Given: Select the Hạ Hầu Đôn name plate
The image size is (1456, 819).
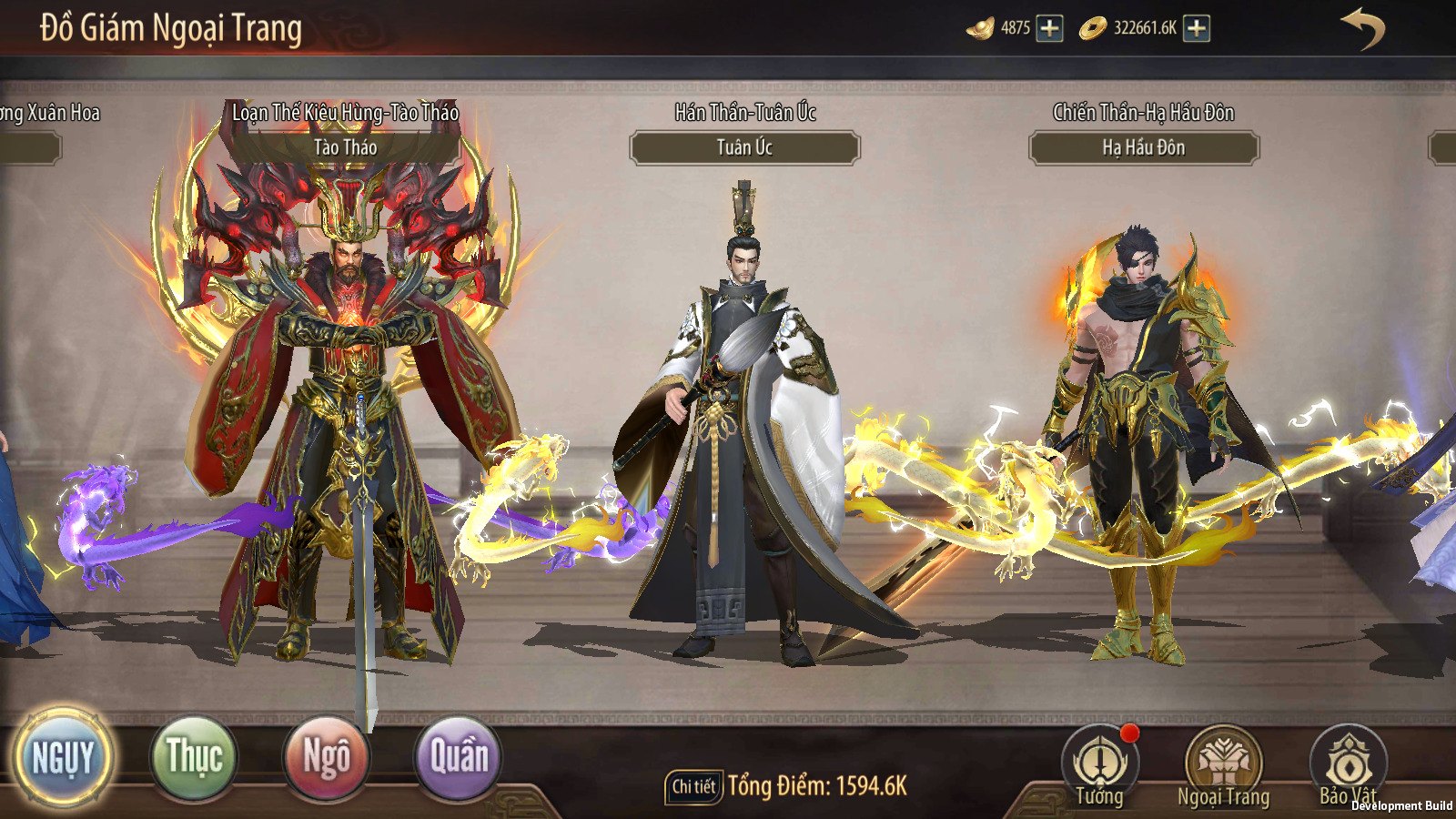Looking at the screenshot, I should point(1144,147).
